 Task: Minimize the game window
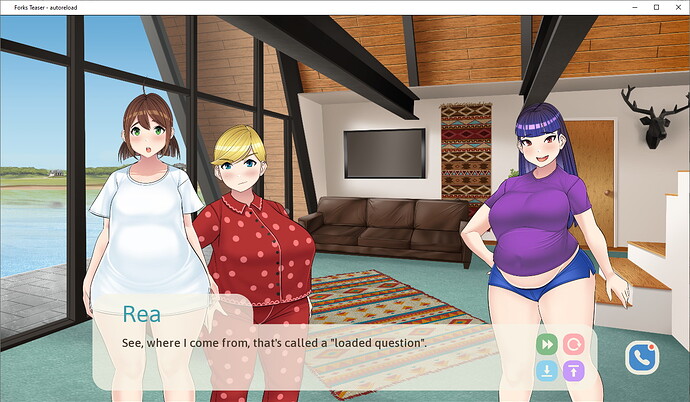click(633, 7)
